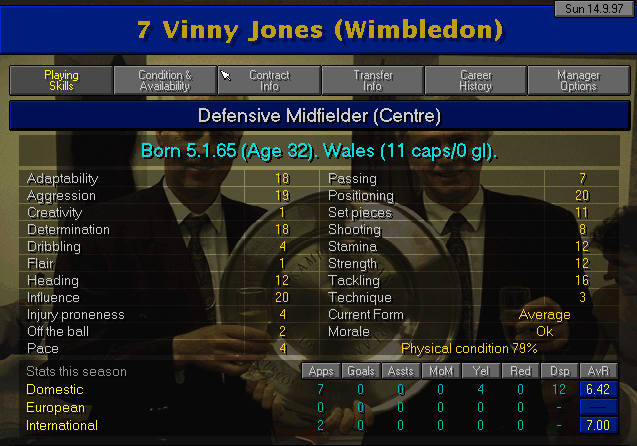Open the Condition & Availability tab
The image size is (637, 446).
point(165,80)
